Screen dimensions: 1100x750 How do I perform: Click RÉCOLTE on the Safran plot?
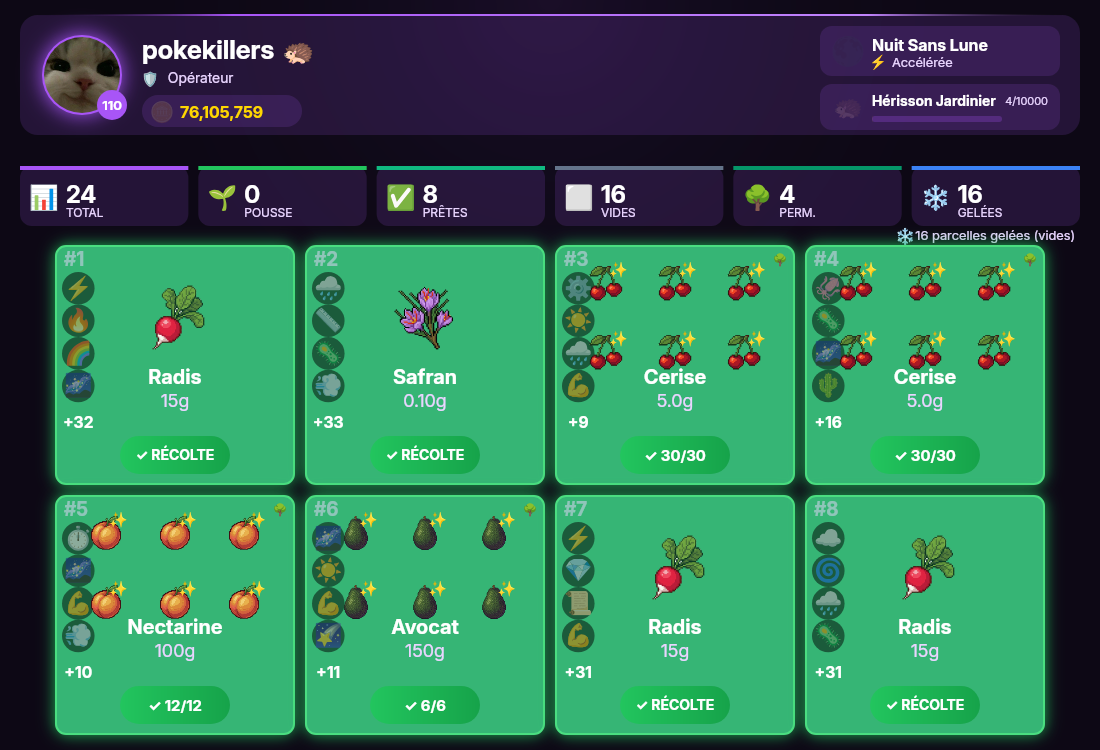425,455
